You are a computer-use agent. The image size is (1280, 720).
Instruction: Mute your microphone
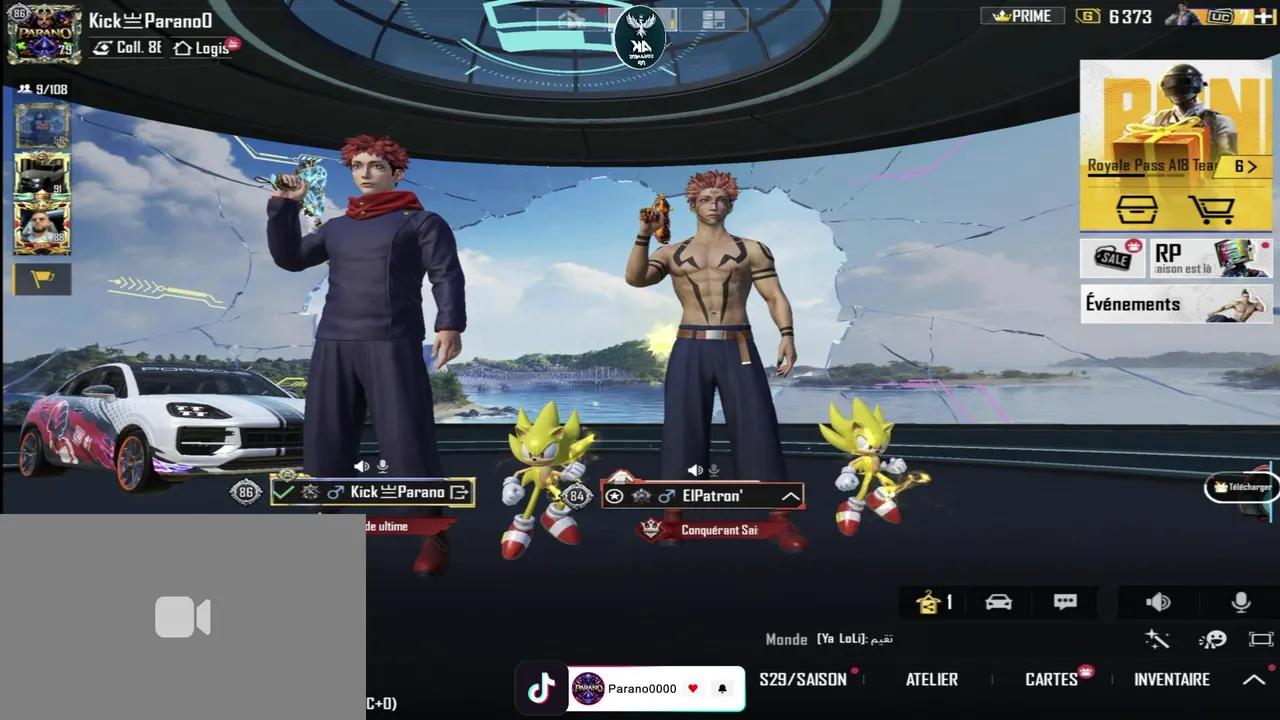[x=1239, y=602]
